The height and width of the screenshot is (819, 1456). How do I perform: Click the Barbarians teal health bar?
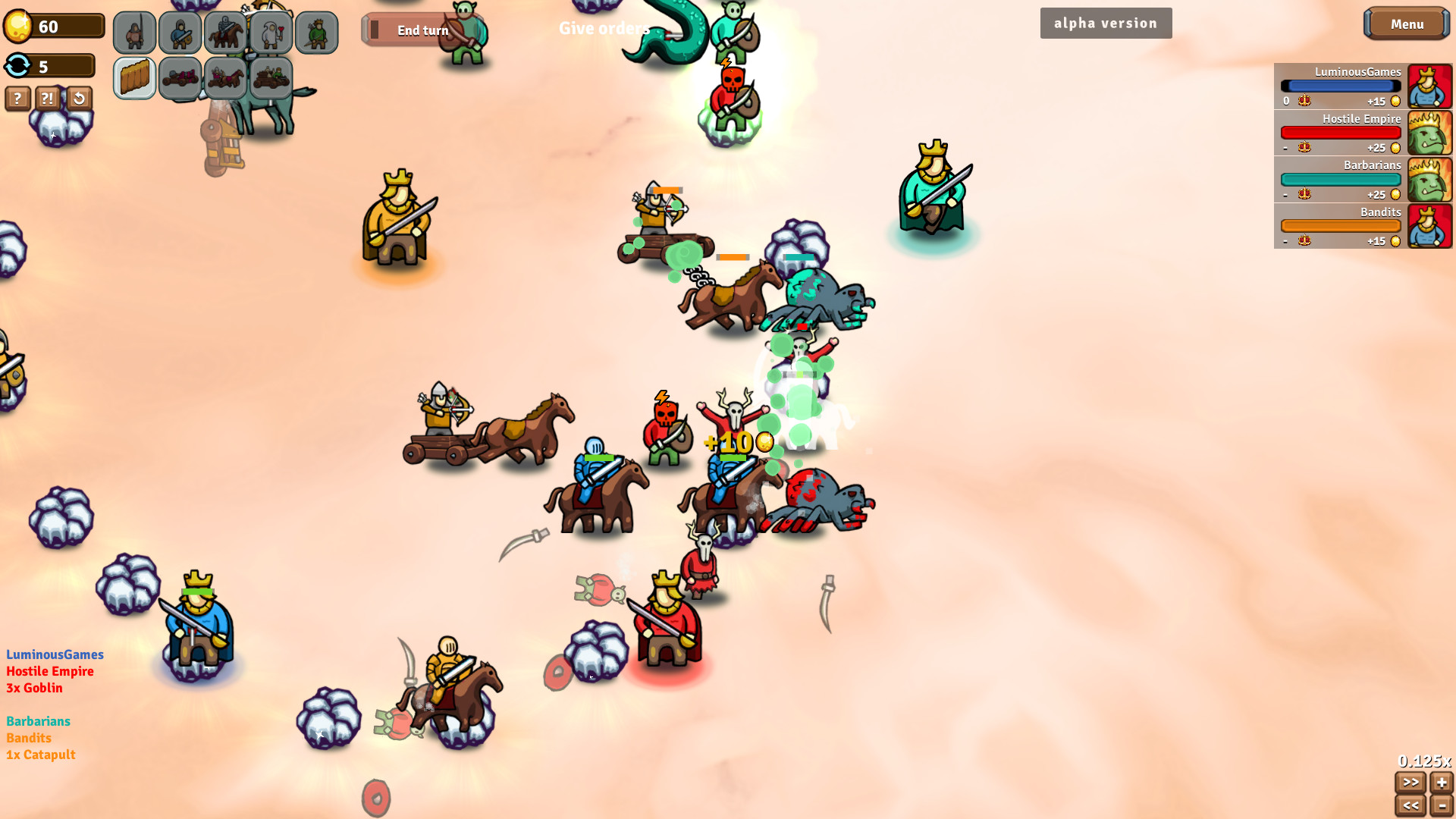(1340, 179)
